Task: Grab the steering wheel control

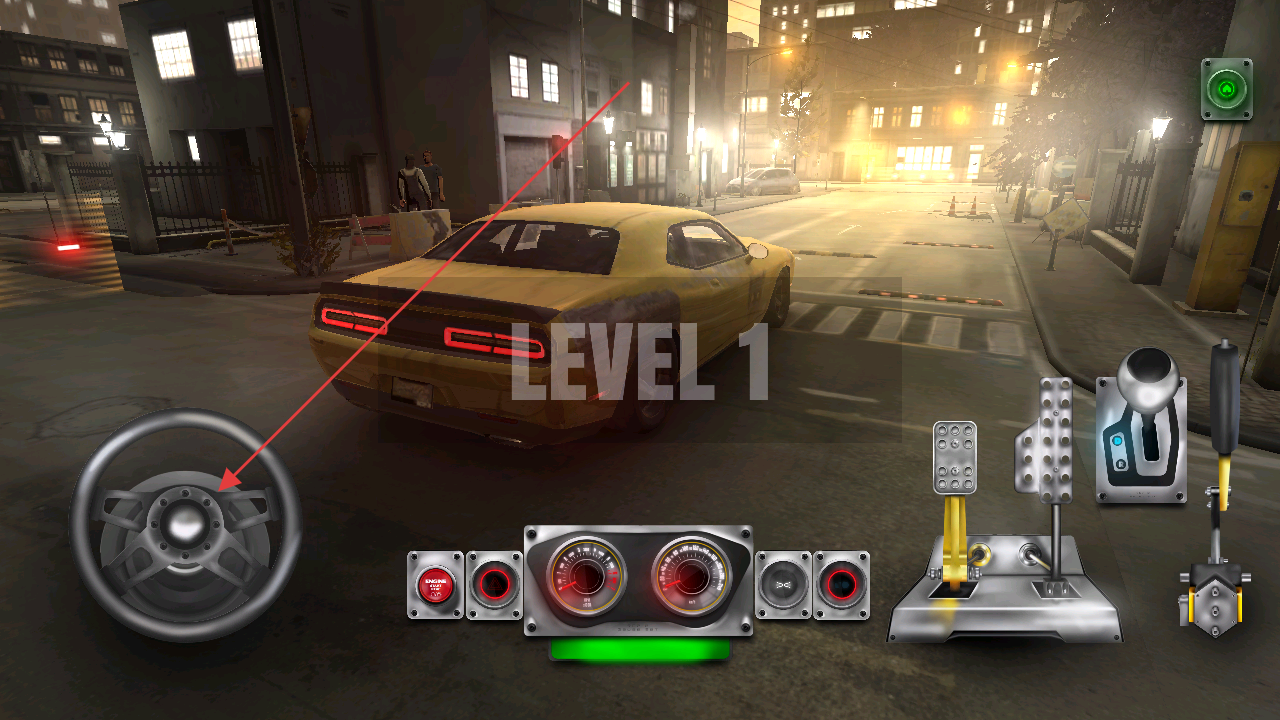Action: pyautogui.click(x=185, y=524)
